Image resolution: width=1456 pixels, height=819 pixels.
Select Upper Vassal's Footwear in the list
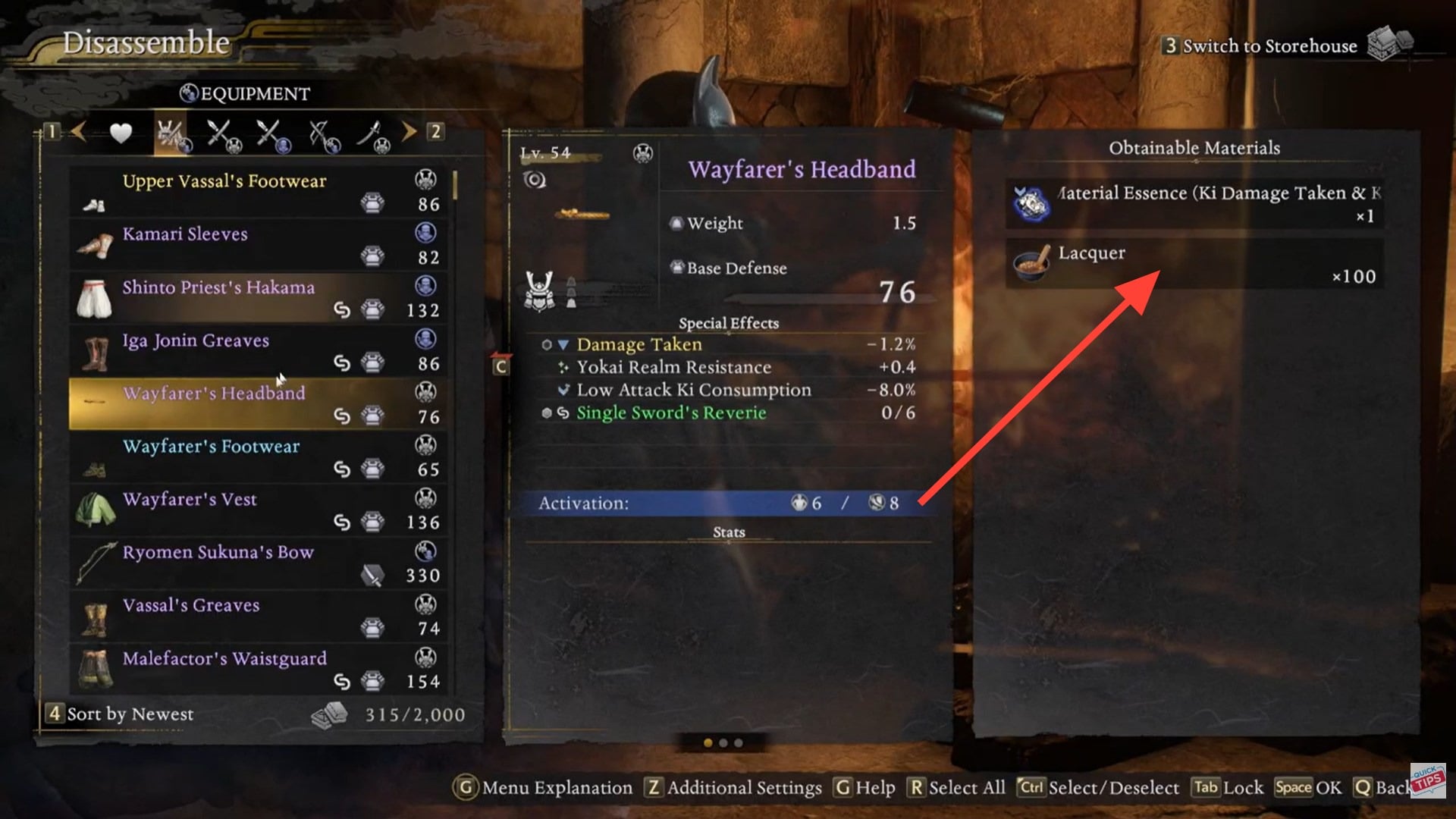pos(258,192)
